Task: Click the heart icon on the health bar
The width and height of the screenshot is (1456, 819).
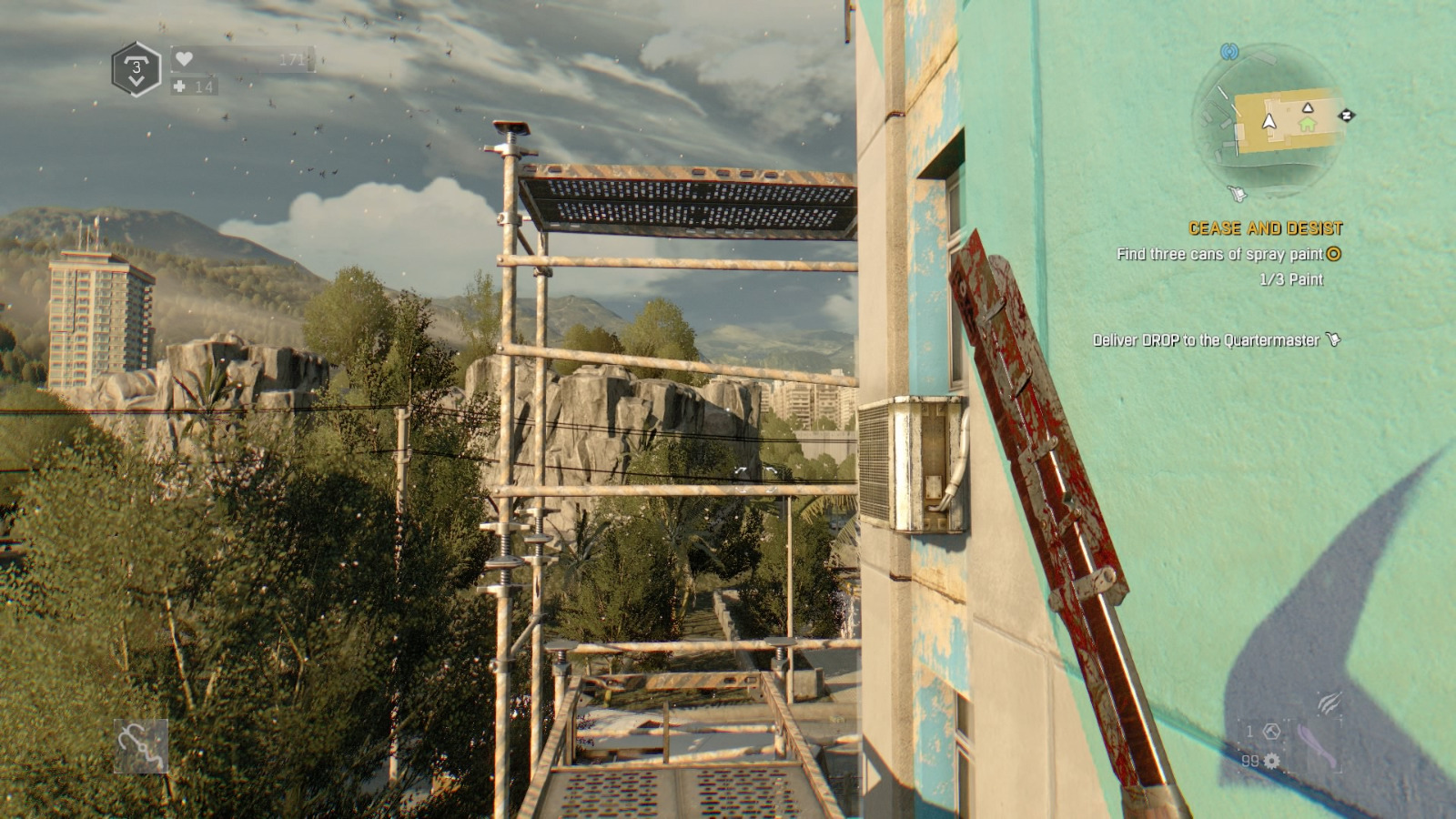Action: coord(184,59)
